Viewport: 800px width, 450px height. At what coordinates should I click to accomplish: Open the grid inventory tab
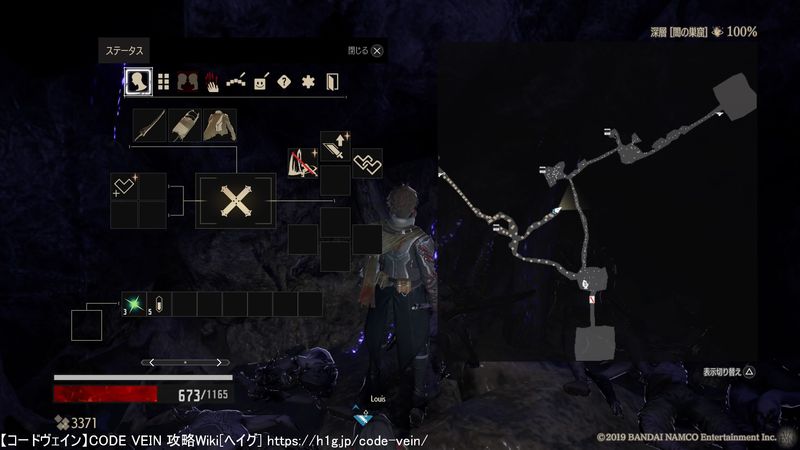pos(163,81)
